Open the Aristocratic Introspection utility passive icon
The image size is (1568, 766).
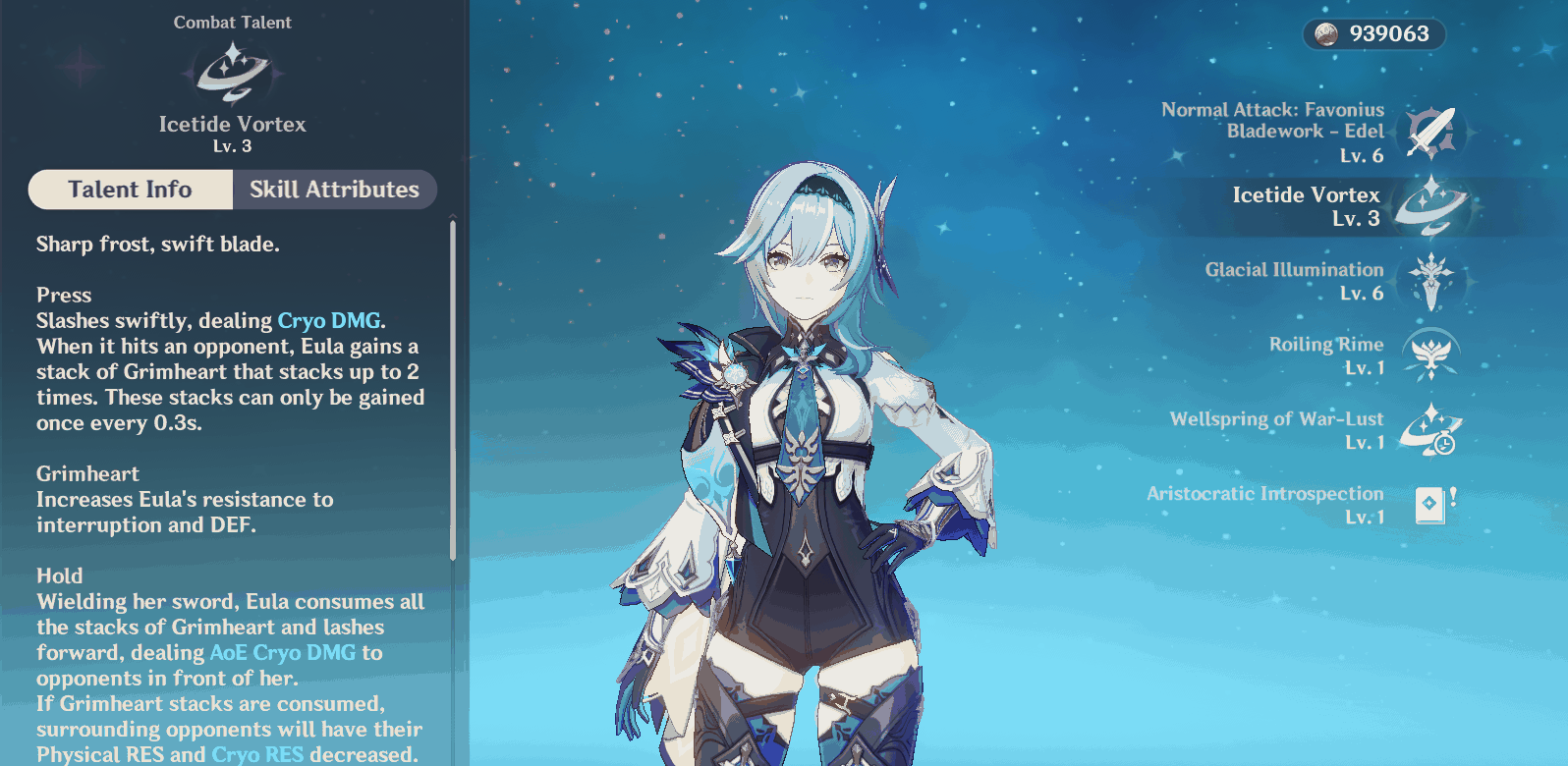1429,503
